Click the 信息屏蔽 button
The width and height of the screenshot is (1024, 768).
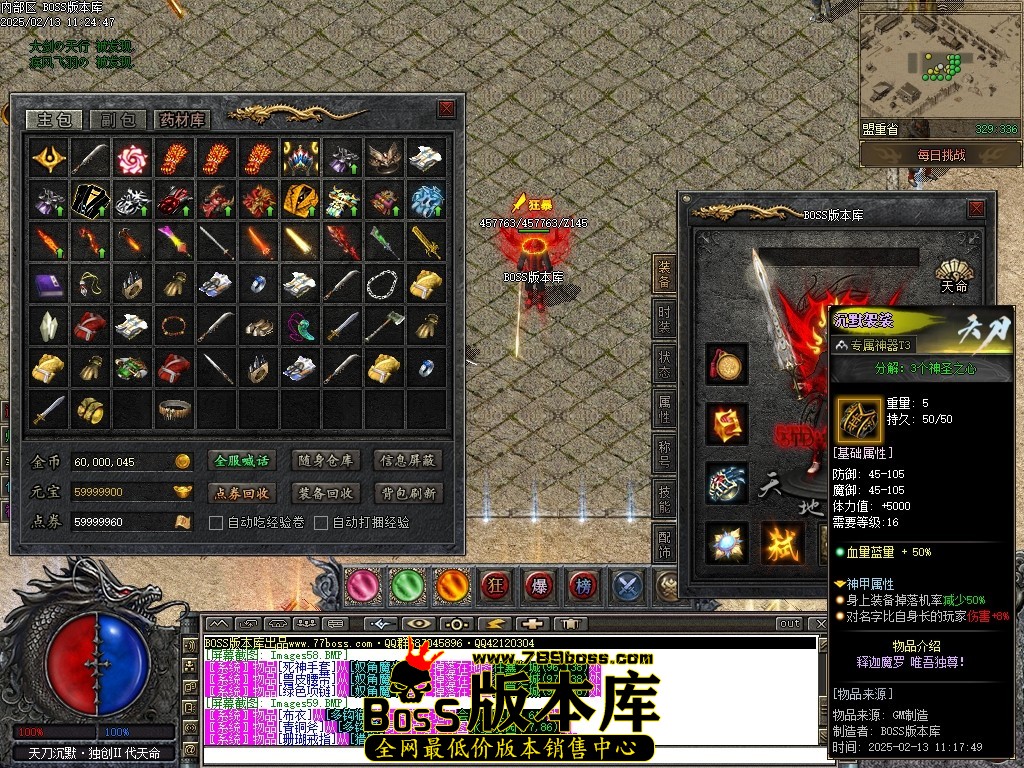[x=407, y=461]
